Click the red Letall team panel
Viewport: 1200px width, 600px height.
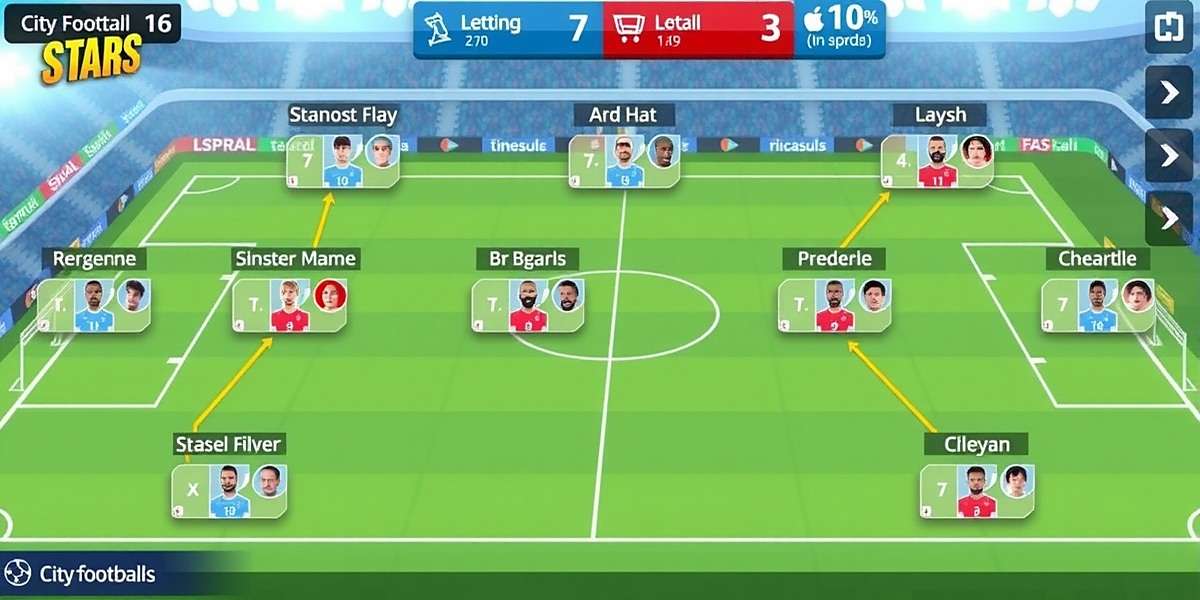pyautogui.click(x=698, y=29)
